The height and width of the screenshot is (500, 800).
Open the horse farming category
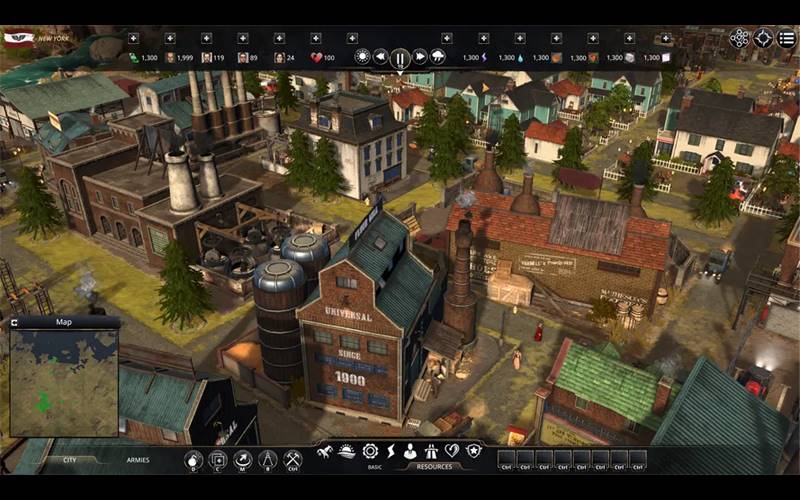pos(325,452)
